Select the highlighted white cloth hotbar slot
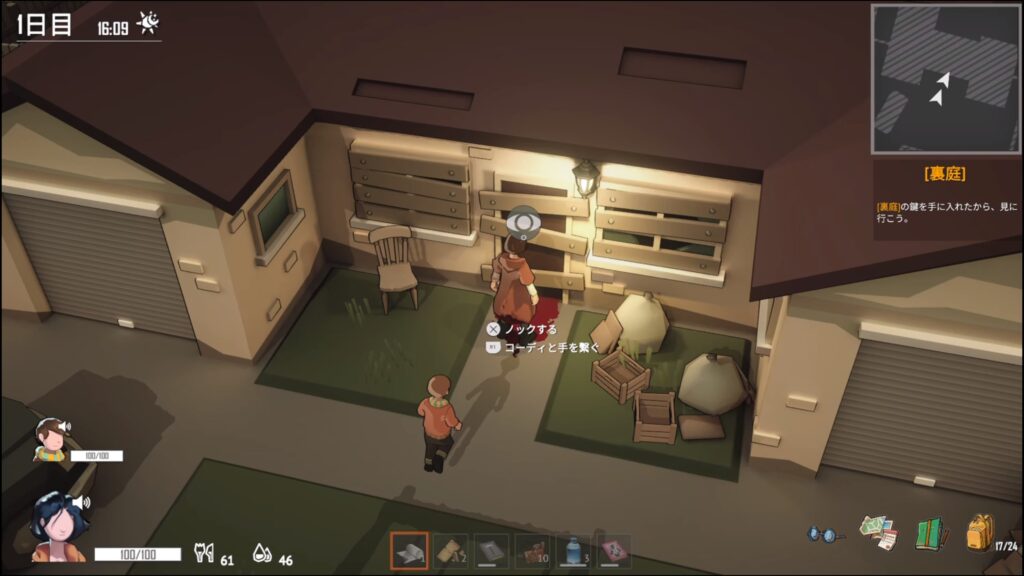This screenshot has width=1024, height=576. pos(409,551)
